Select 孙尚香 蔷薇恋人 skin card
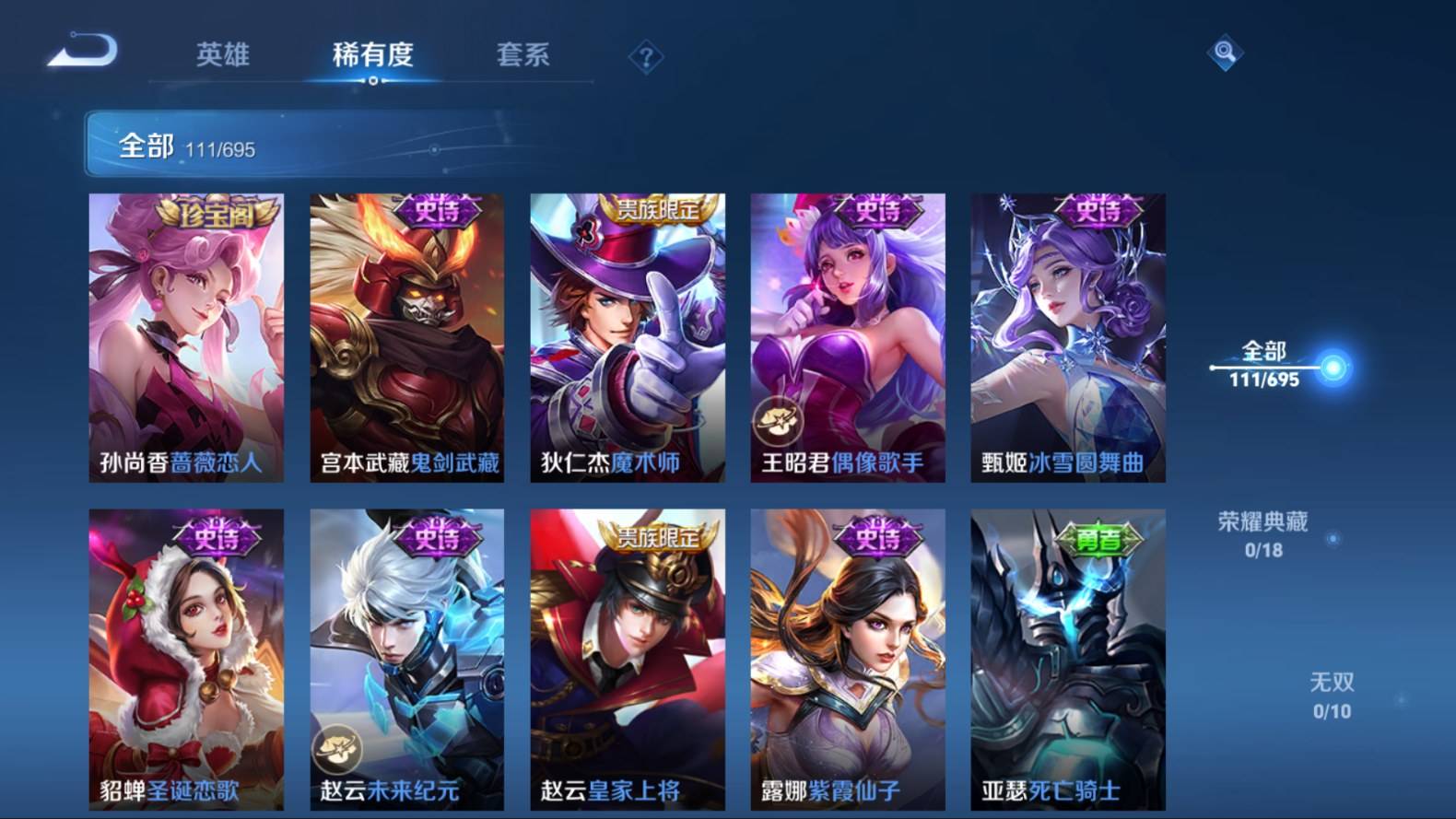This screenshot has height=819, width=1456. [x=186, y=337]
